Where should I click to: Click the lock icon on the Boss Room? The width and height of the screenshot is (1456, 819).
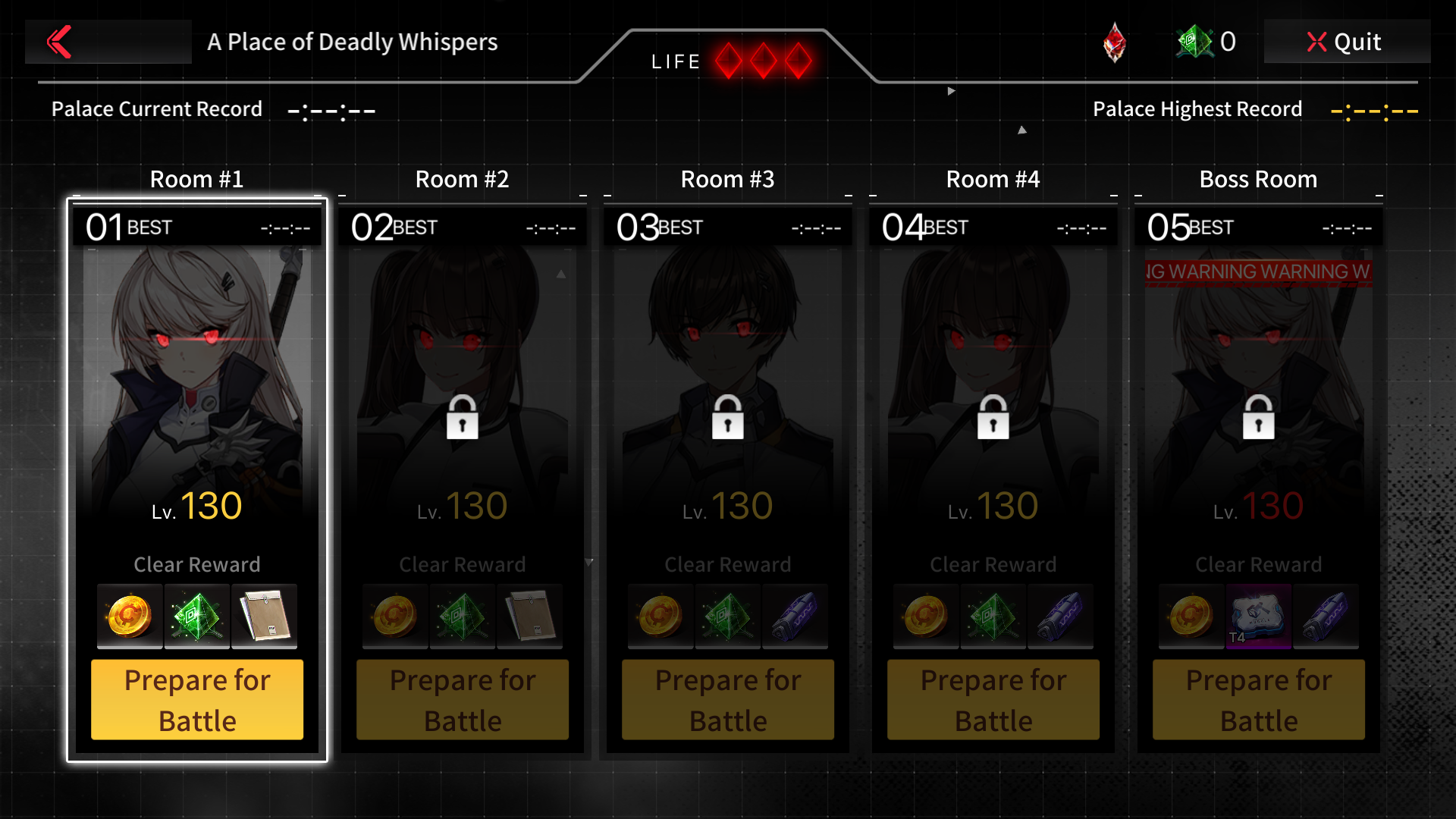coord(1258,418)
